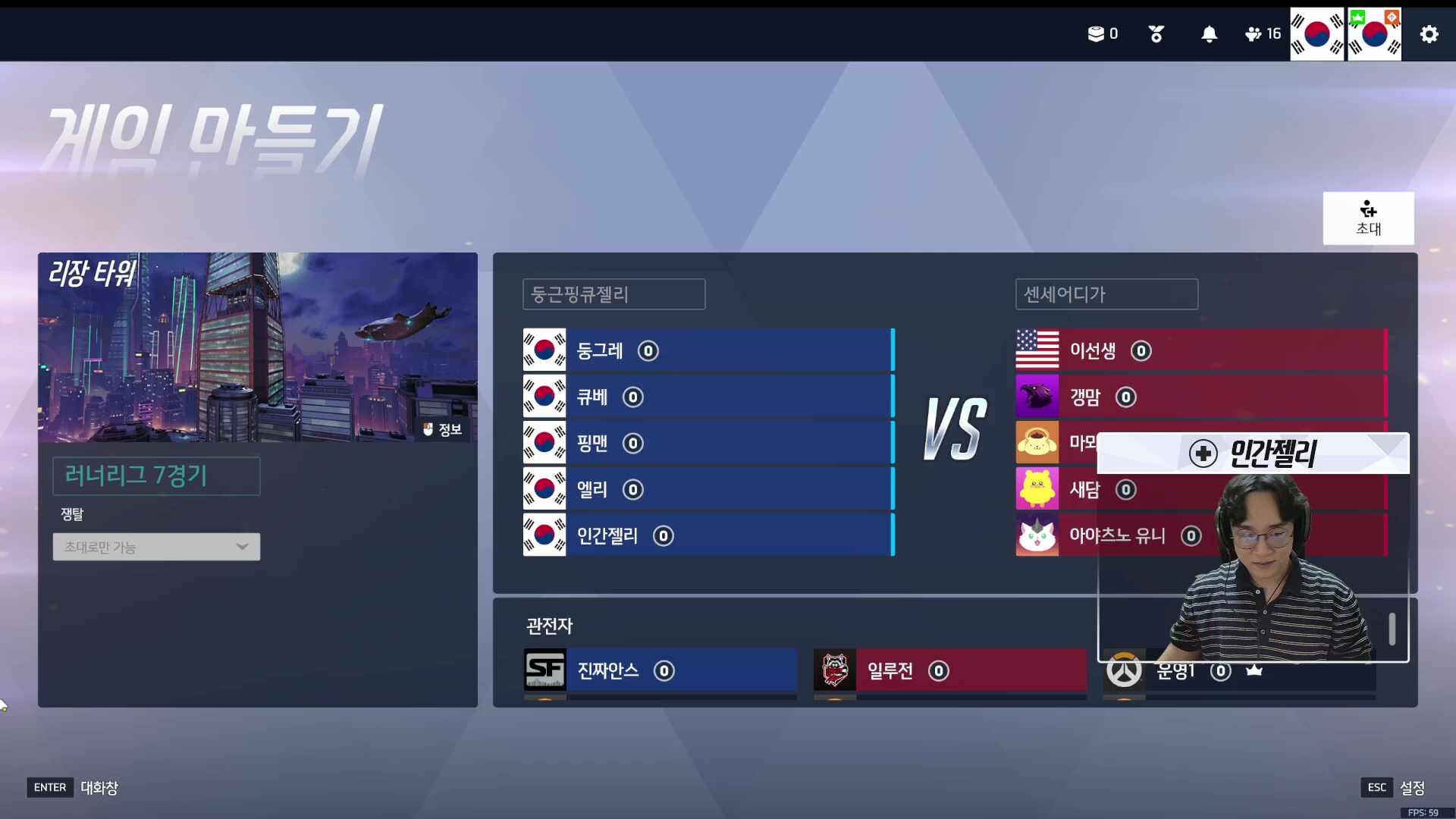Open the settings gear in the top bar
The image size is (1456, 819).
[x=1429, y=34]
